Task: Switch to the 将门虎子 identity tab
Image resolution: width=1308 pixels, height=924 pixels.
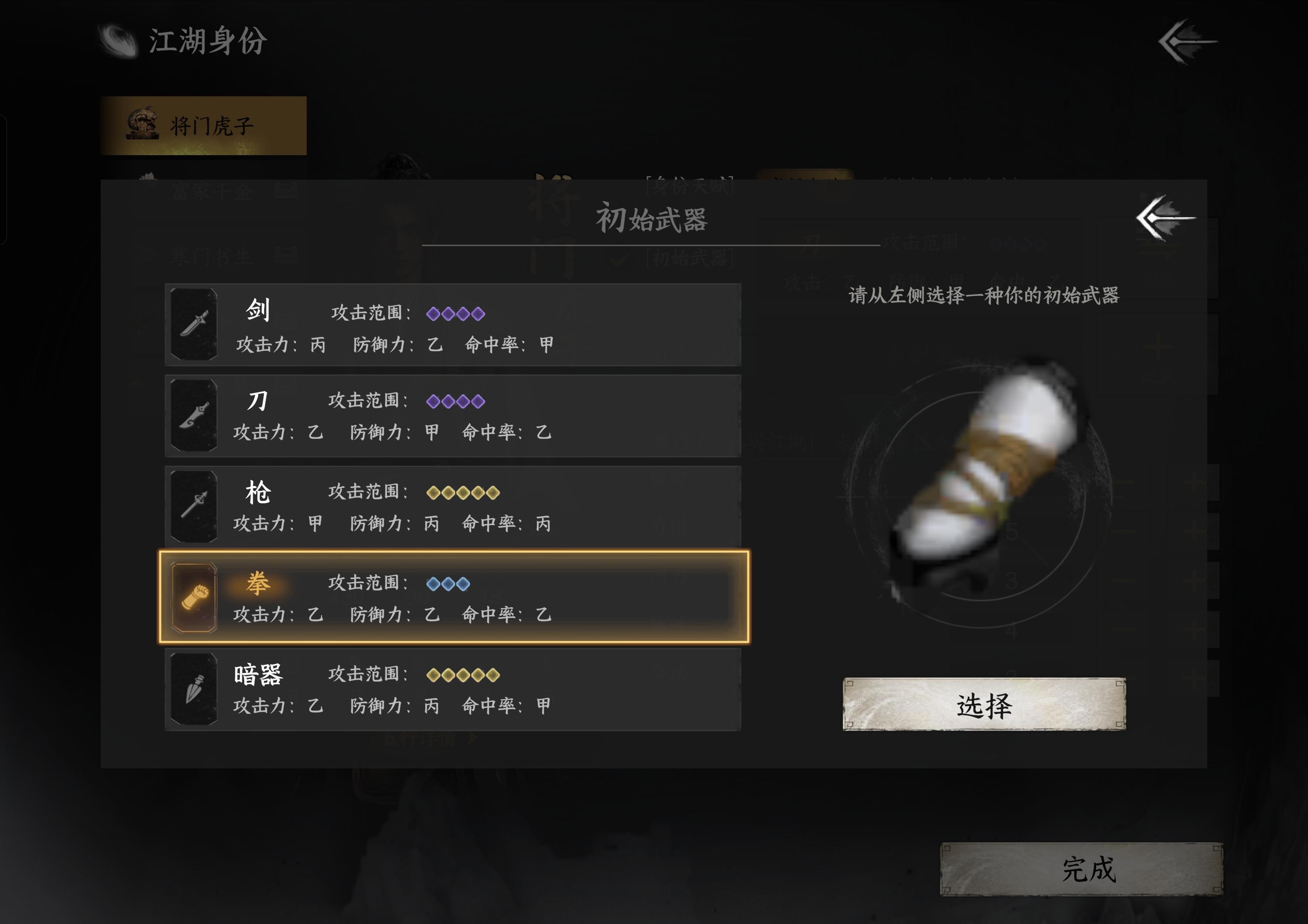Action: [205, 124]
